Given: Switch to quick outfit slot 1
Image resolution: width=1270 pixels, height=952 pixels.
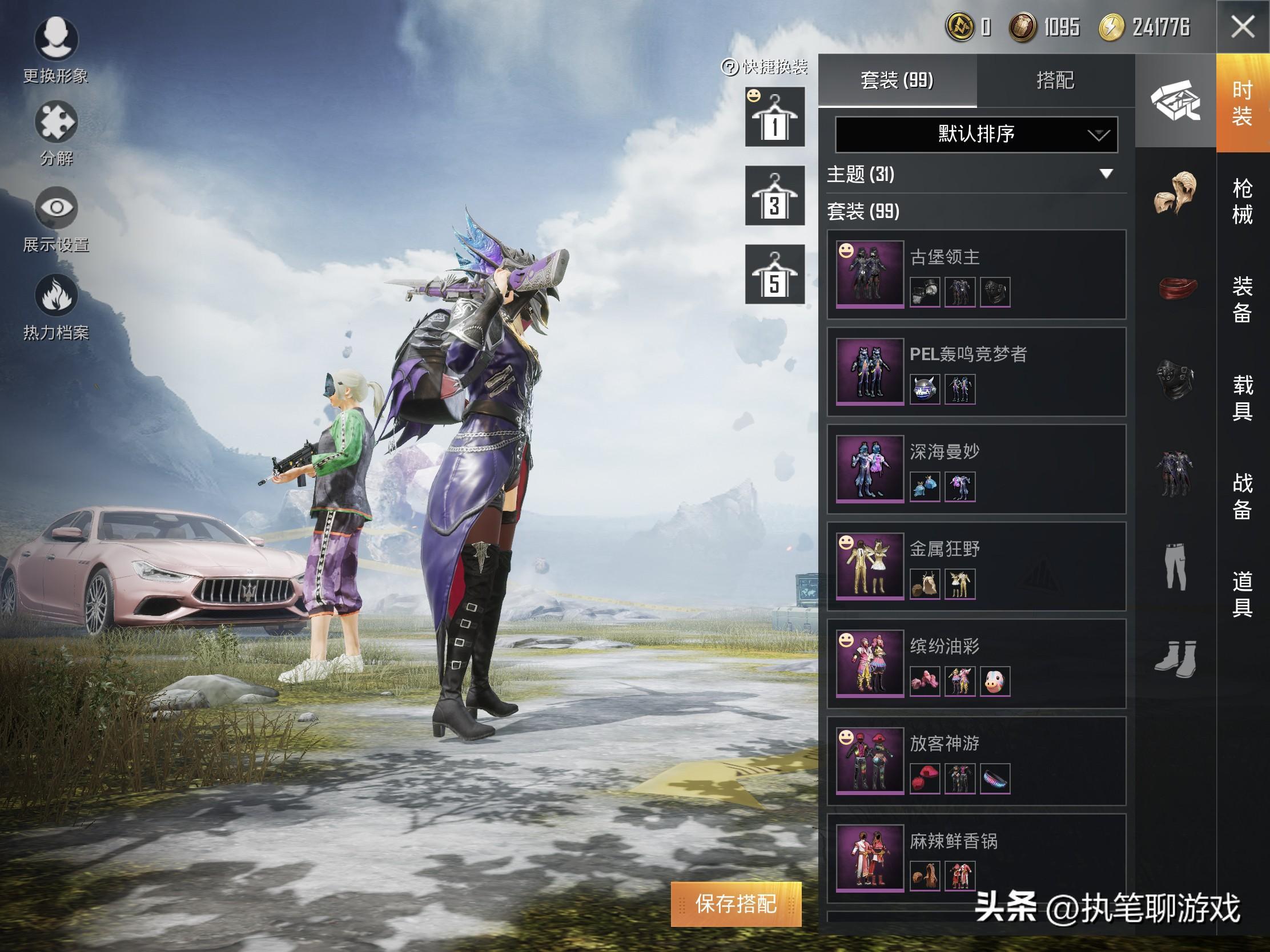Looking at the screenshot, I should [774, 117].
